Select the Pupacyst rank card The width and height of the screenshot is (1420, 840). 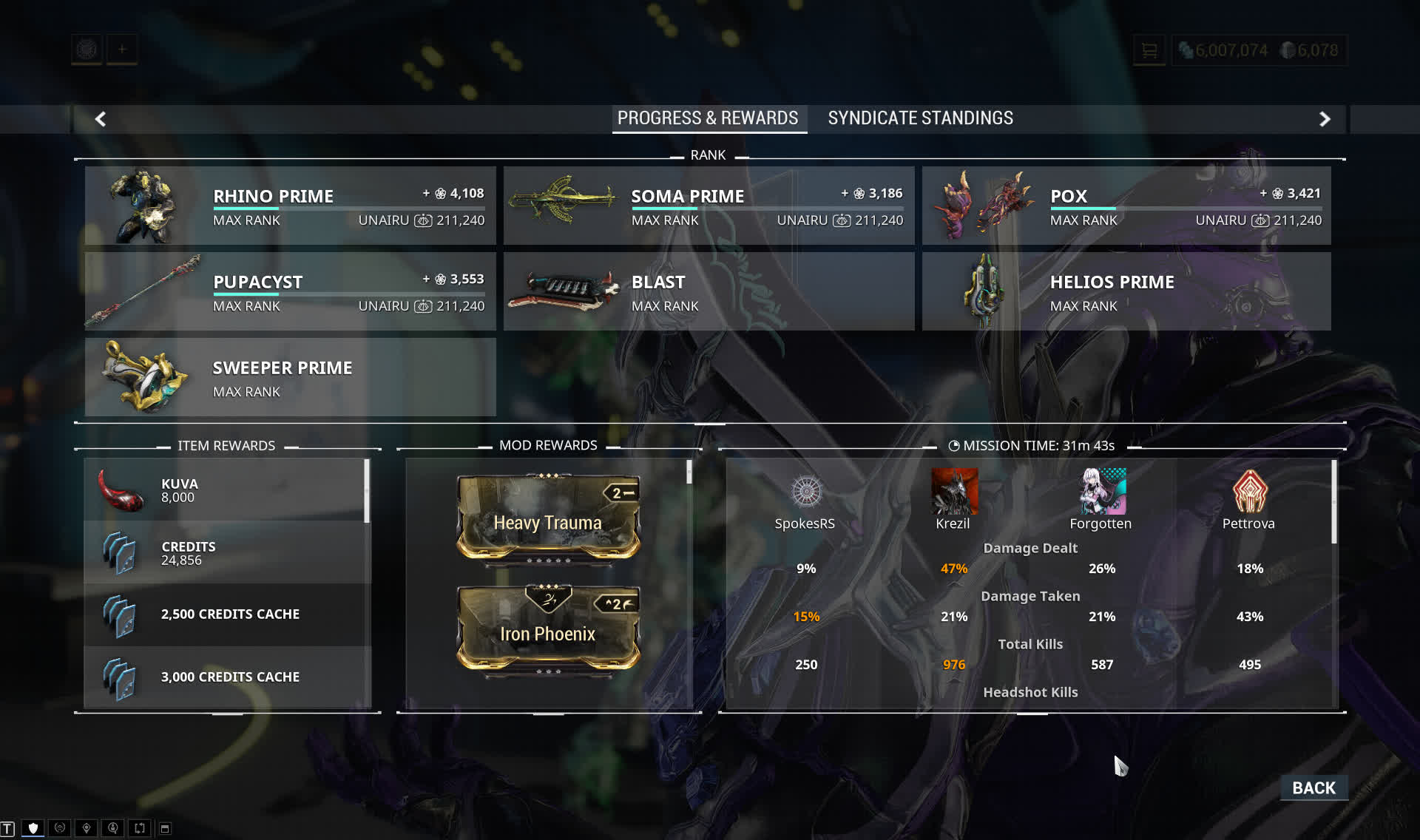(290, 291)
